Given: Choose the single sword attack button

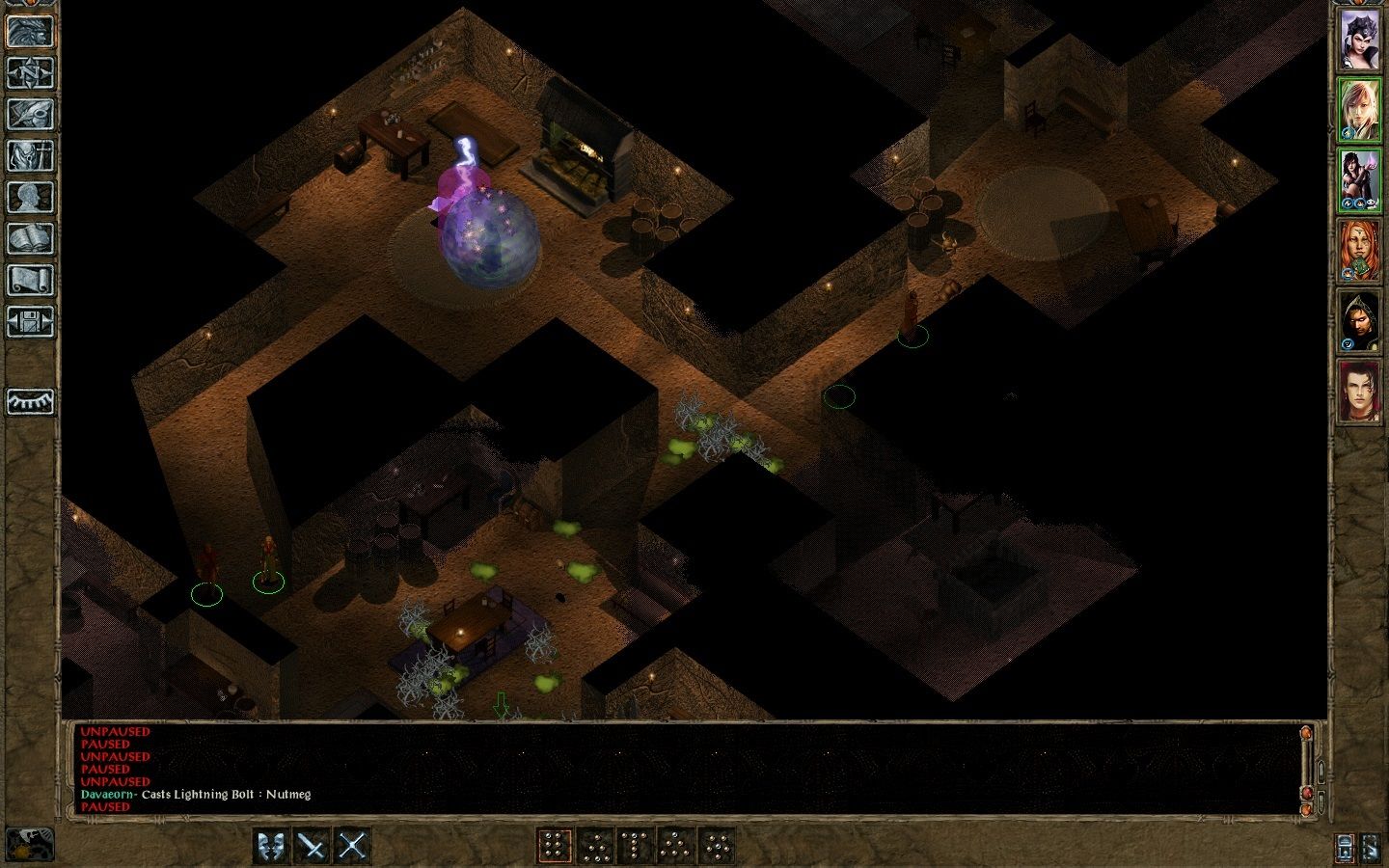Looking at the screenshot, I should (313, 847).
